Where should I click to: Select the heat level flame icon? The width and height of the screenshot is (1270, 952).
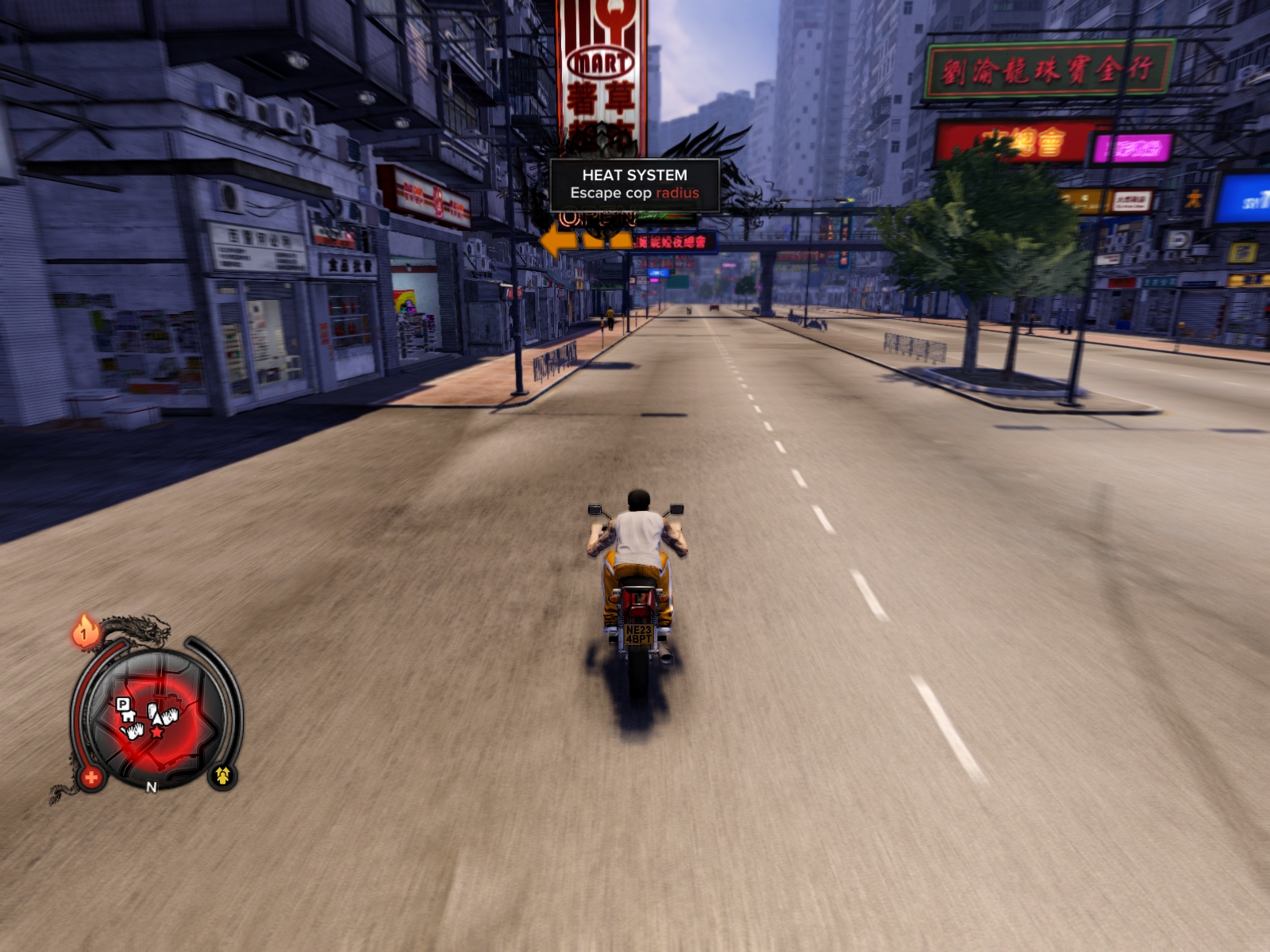(x=85, y=631)
